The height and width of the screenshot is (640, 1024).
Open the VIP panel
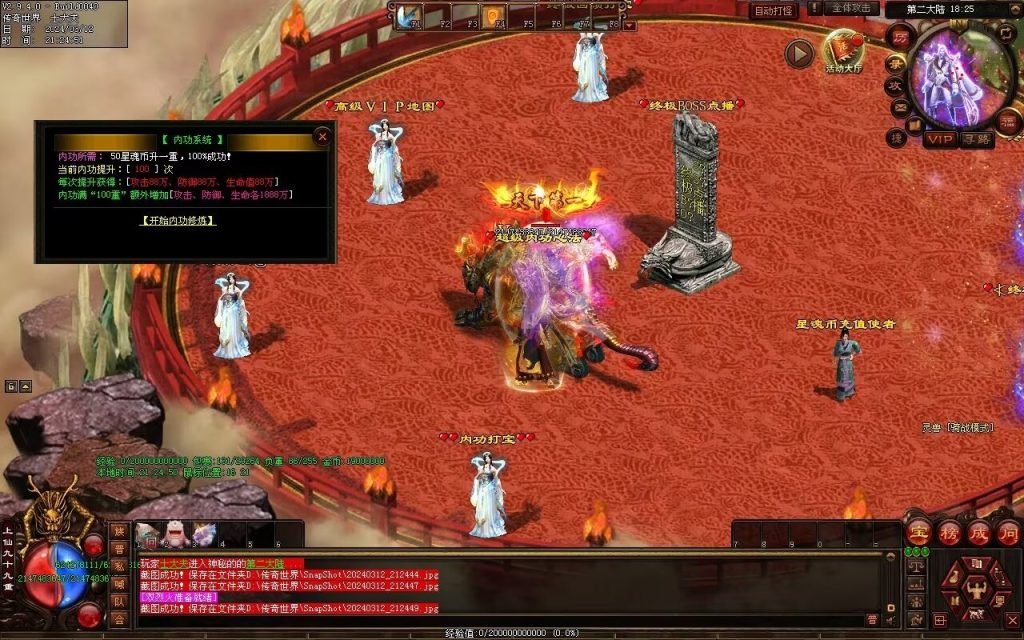(x=939, y=140)
